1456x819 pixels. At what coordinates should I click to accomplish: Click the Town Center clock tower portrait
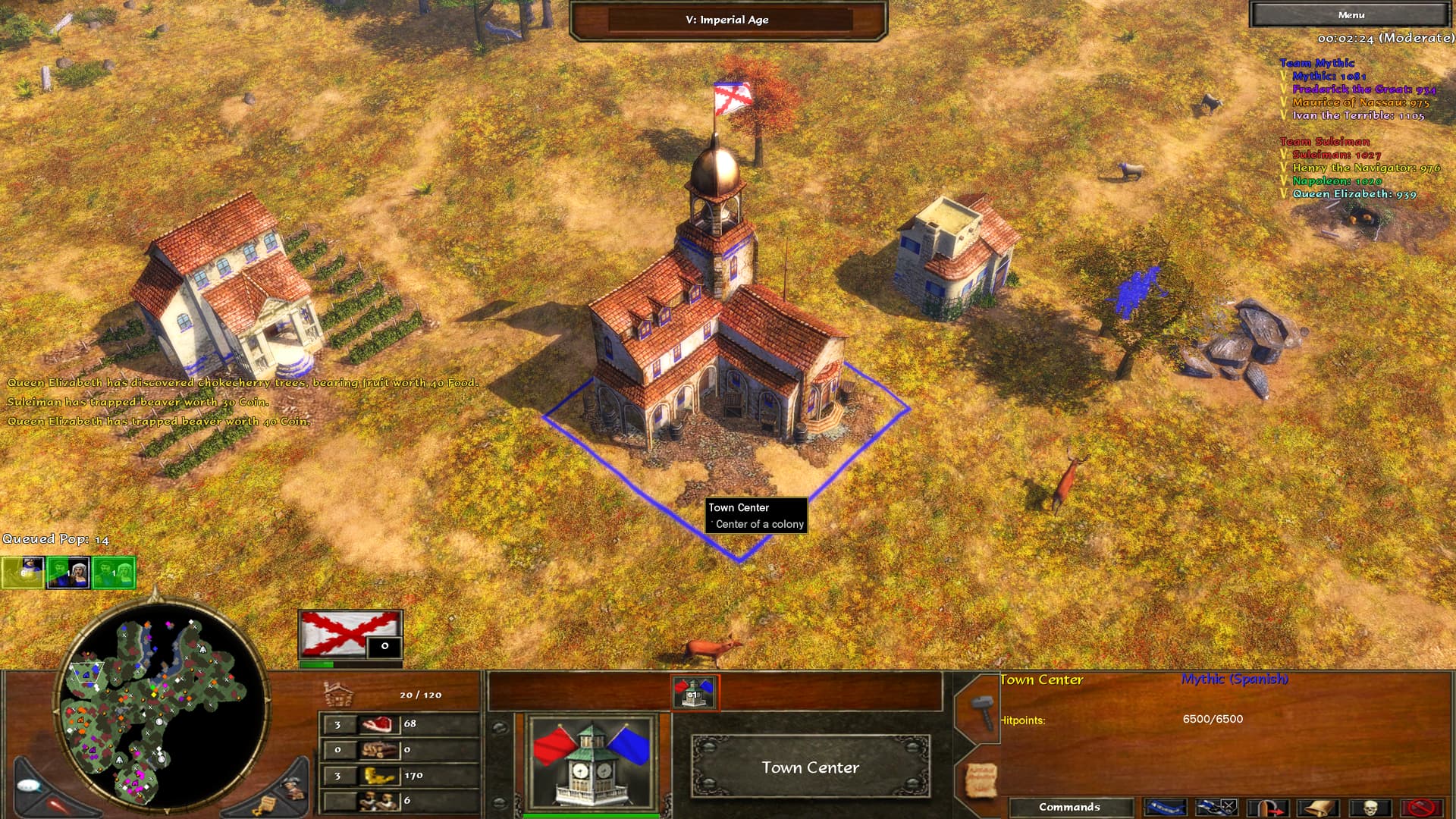pos(591,762)
